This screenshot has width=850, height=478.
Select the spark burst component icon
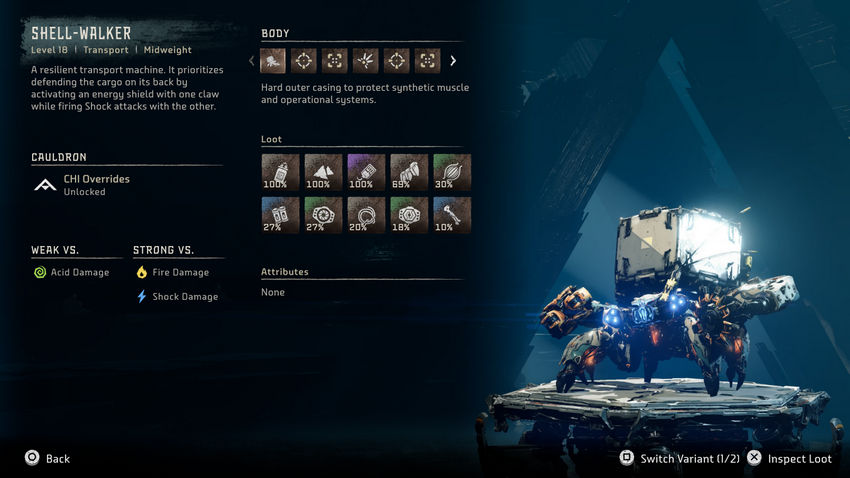click(x=366, y=61)
